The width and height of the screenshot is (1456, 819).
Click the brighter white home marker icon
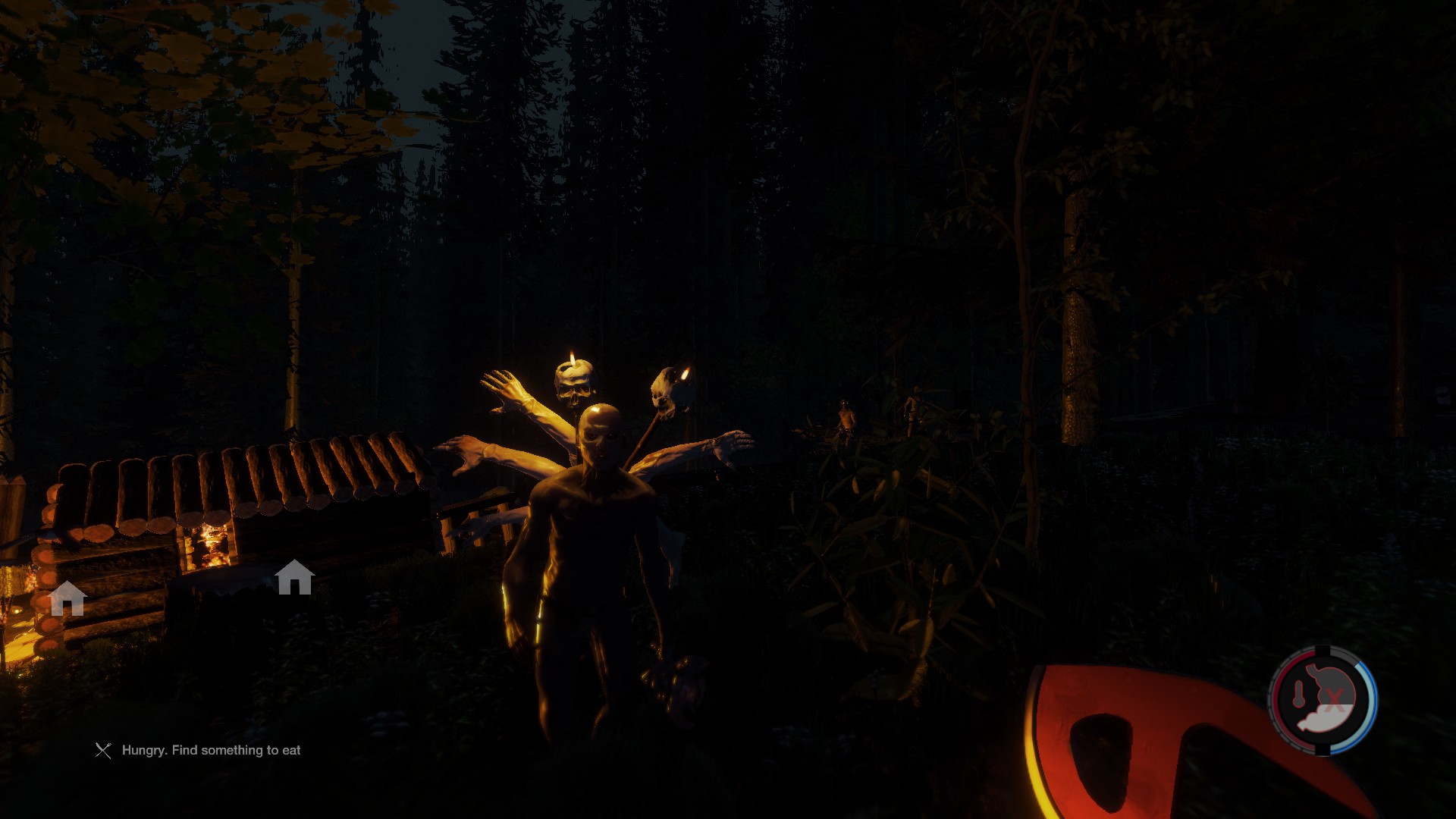tap(294, 578)
